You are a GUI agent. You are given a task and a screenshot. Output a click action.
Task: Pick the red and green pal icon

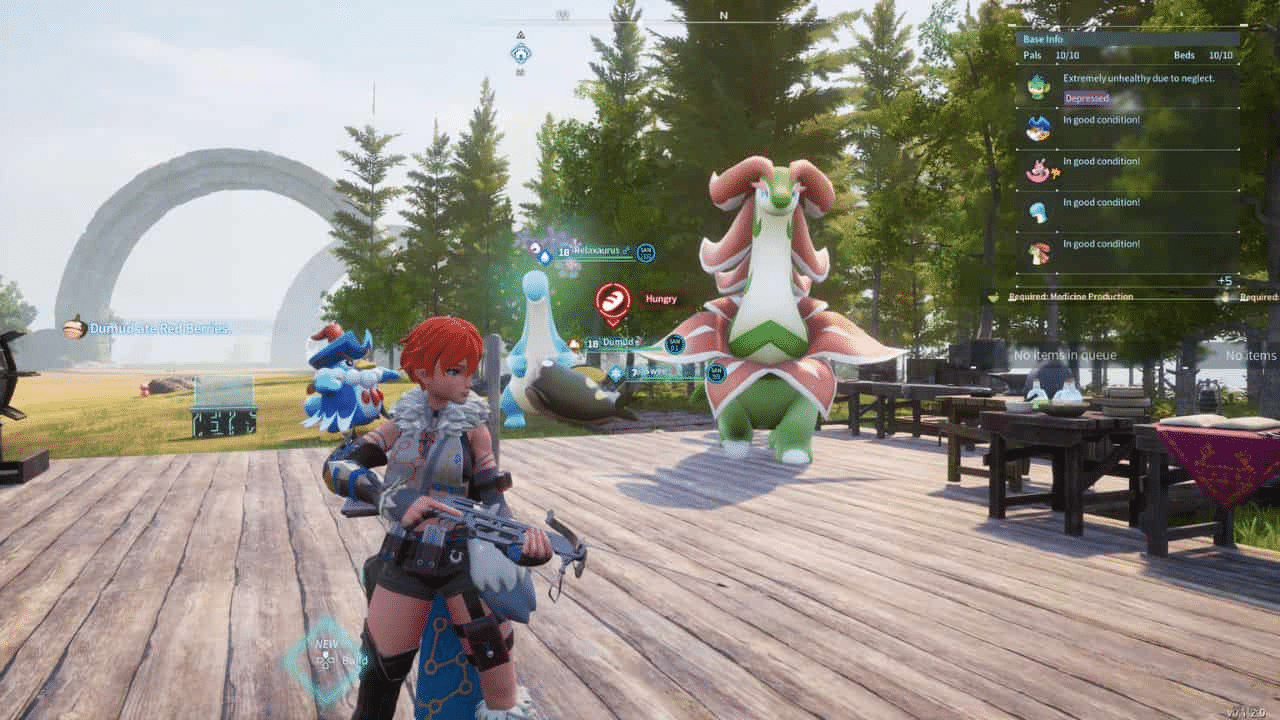[1037, 252]
